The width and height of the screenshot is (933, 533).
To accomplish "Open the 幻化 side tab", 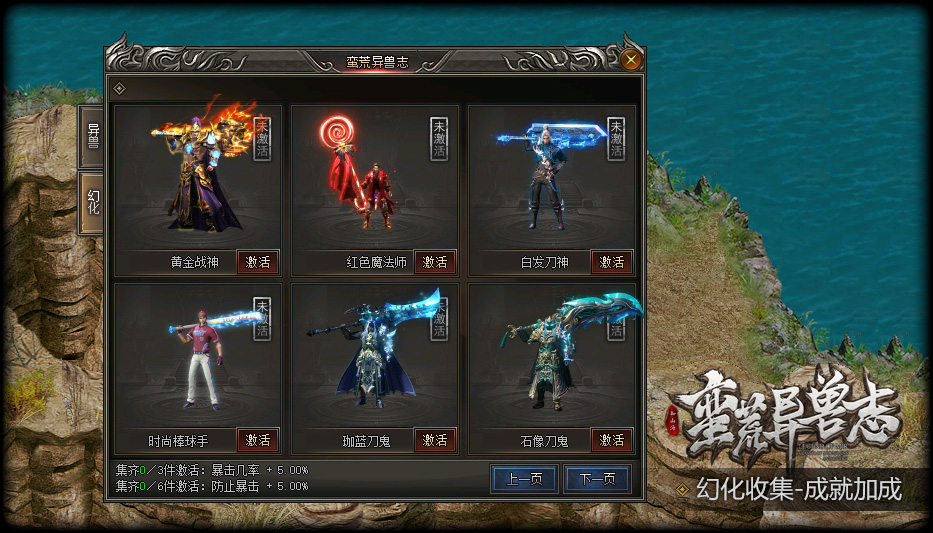I will [x=93, y=203].
